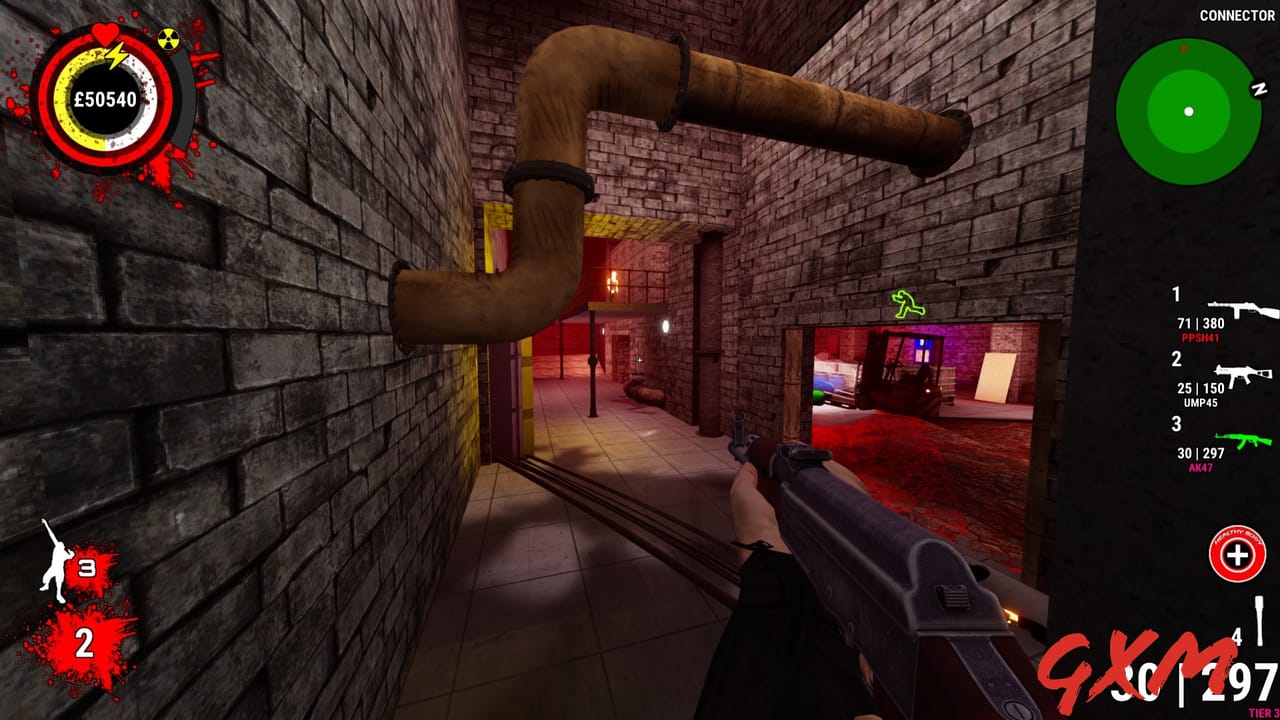
Task: Click the yellow lightning bolt stamina icon
Action: pyautogui.click(x=117, y=54)
